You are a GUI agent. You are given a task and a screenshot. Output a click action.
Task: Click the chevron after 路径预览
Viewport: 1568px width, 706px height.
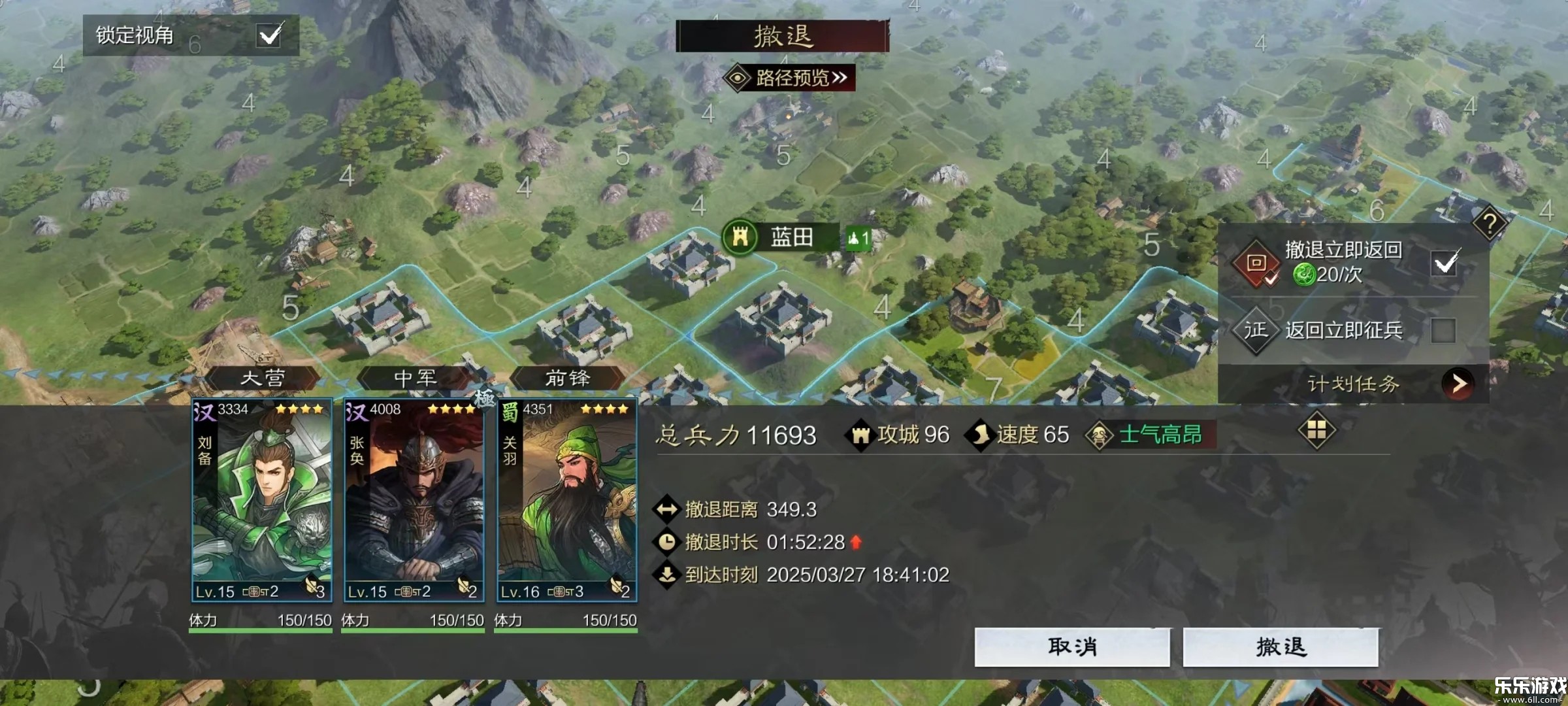841,78
